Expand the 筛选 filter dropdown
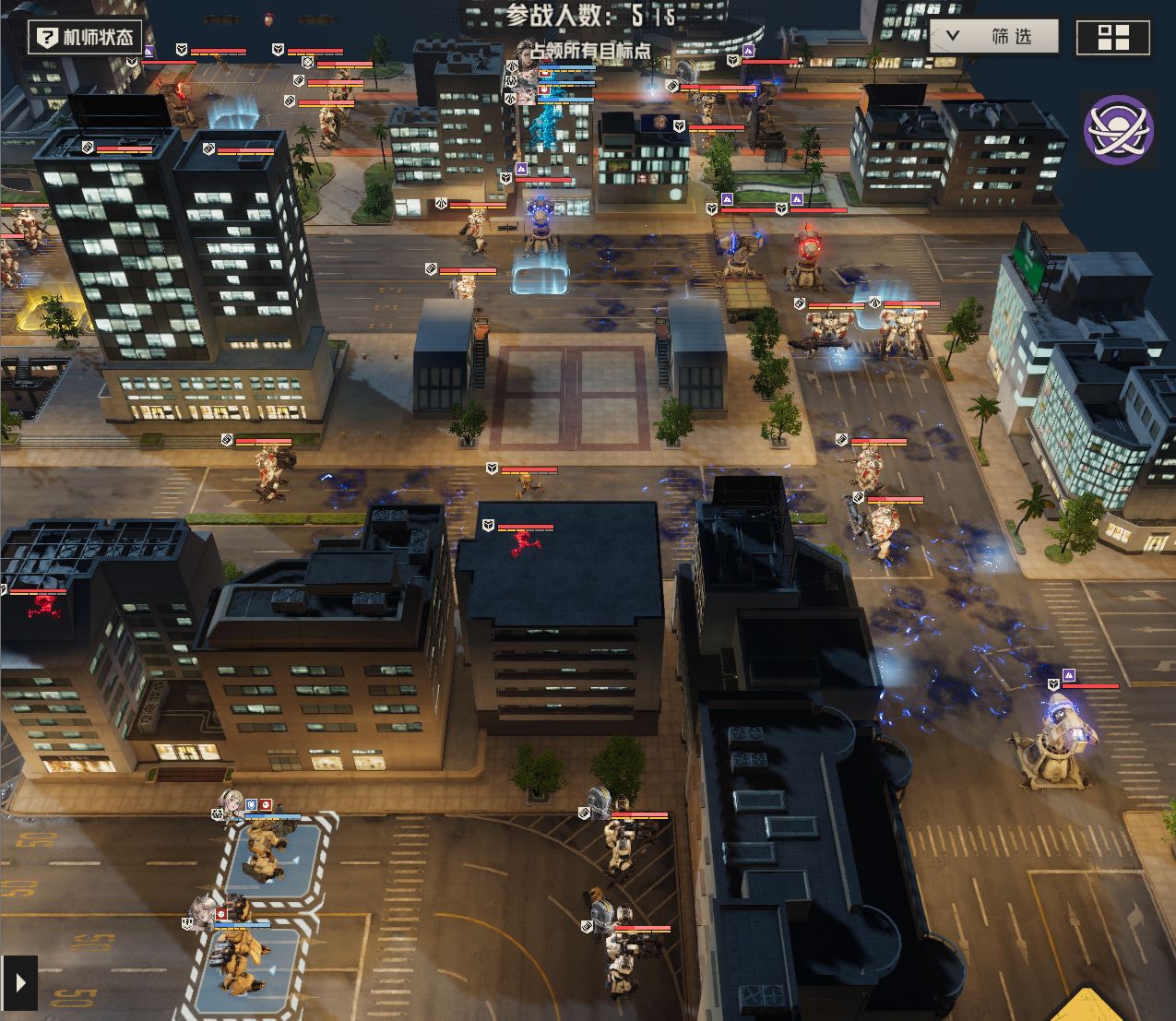 click(x=993, y=37)
